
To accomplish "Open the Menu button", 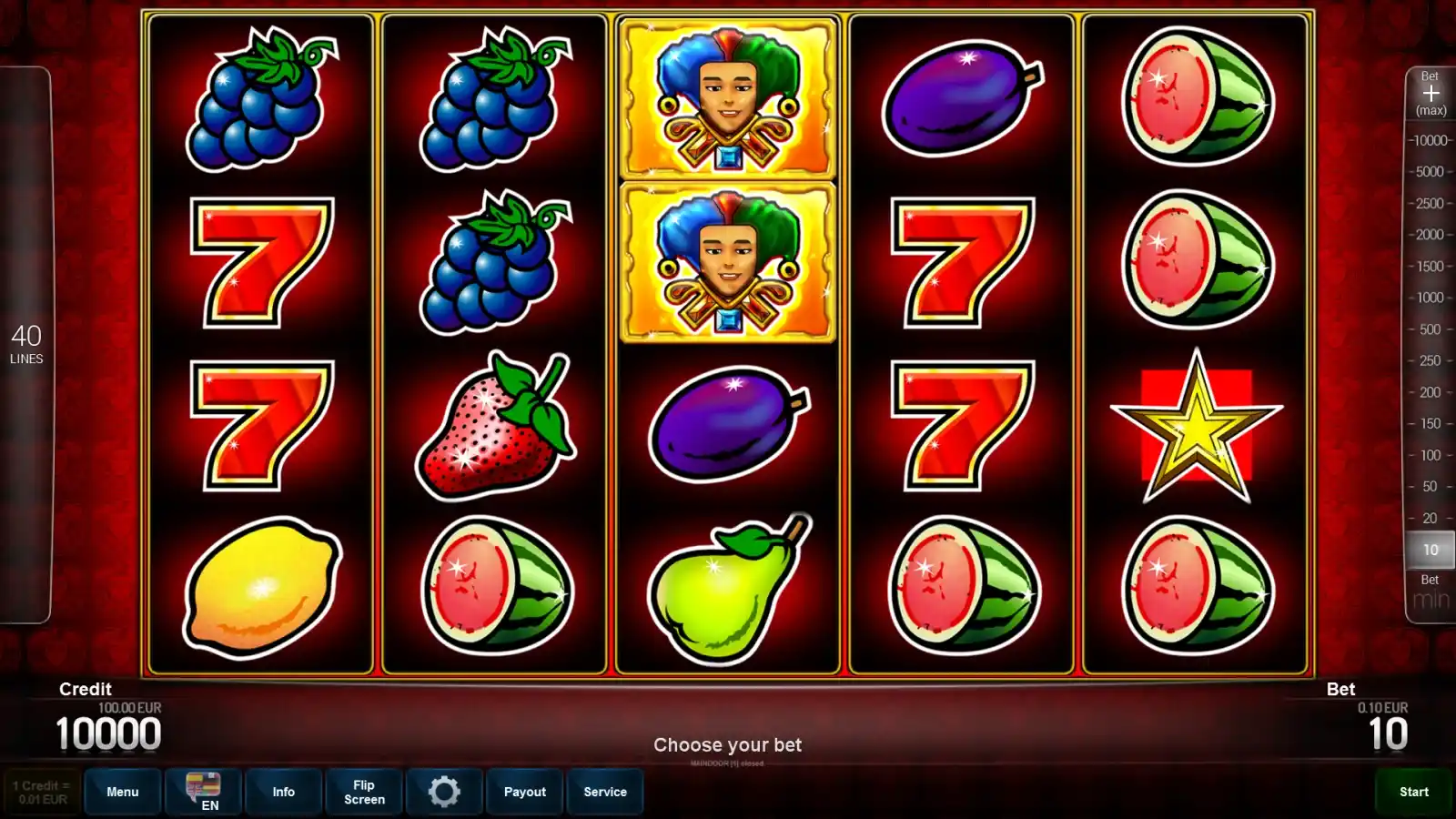I will pos(123,792).
